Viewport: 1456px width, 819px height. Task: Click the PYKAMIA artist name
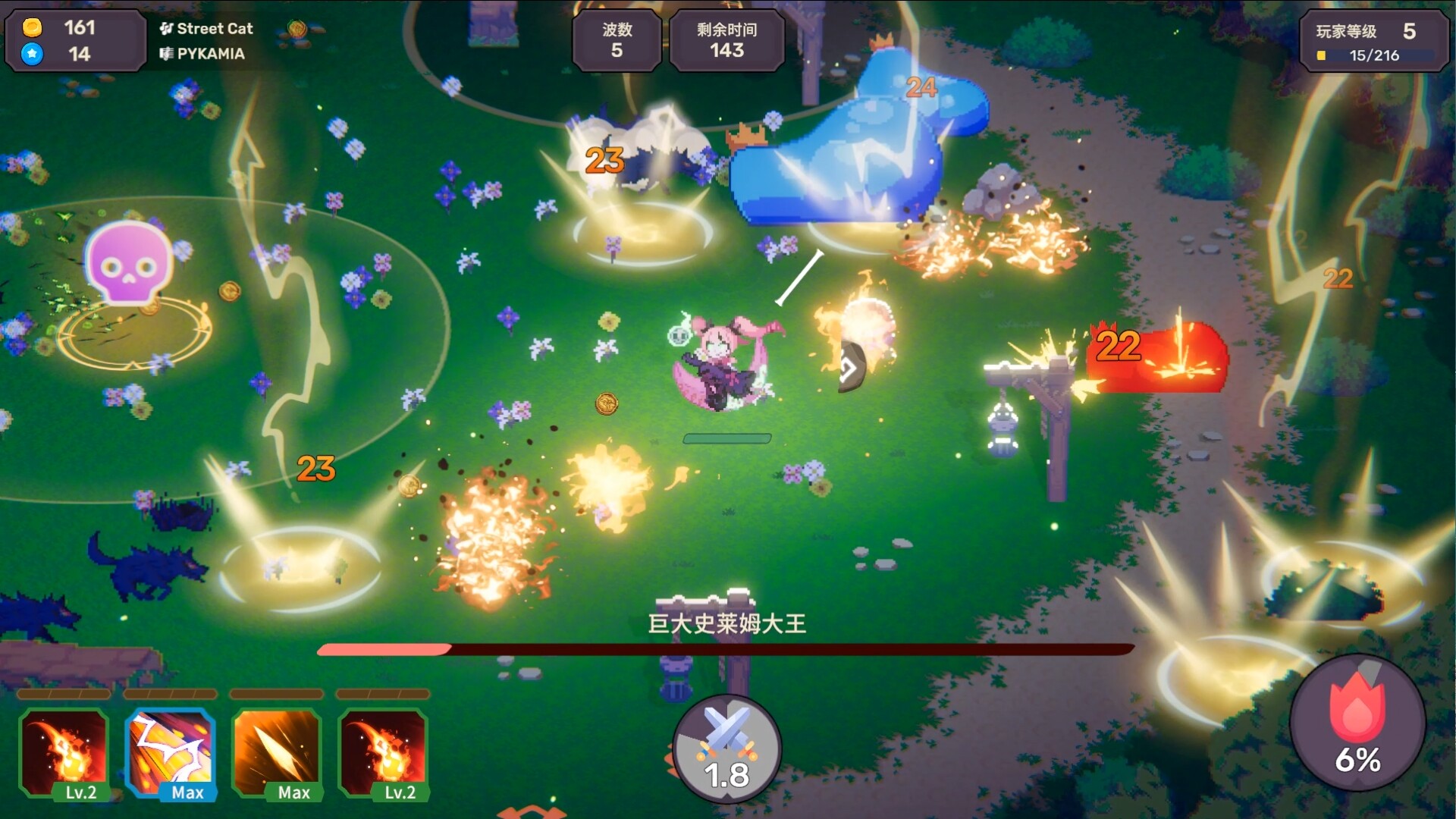point(211,54)
